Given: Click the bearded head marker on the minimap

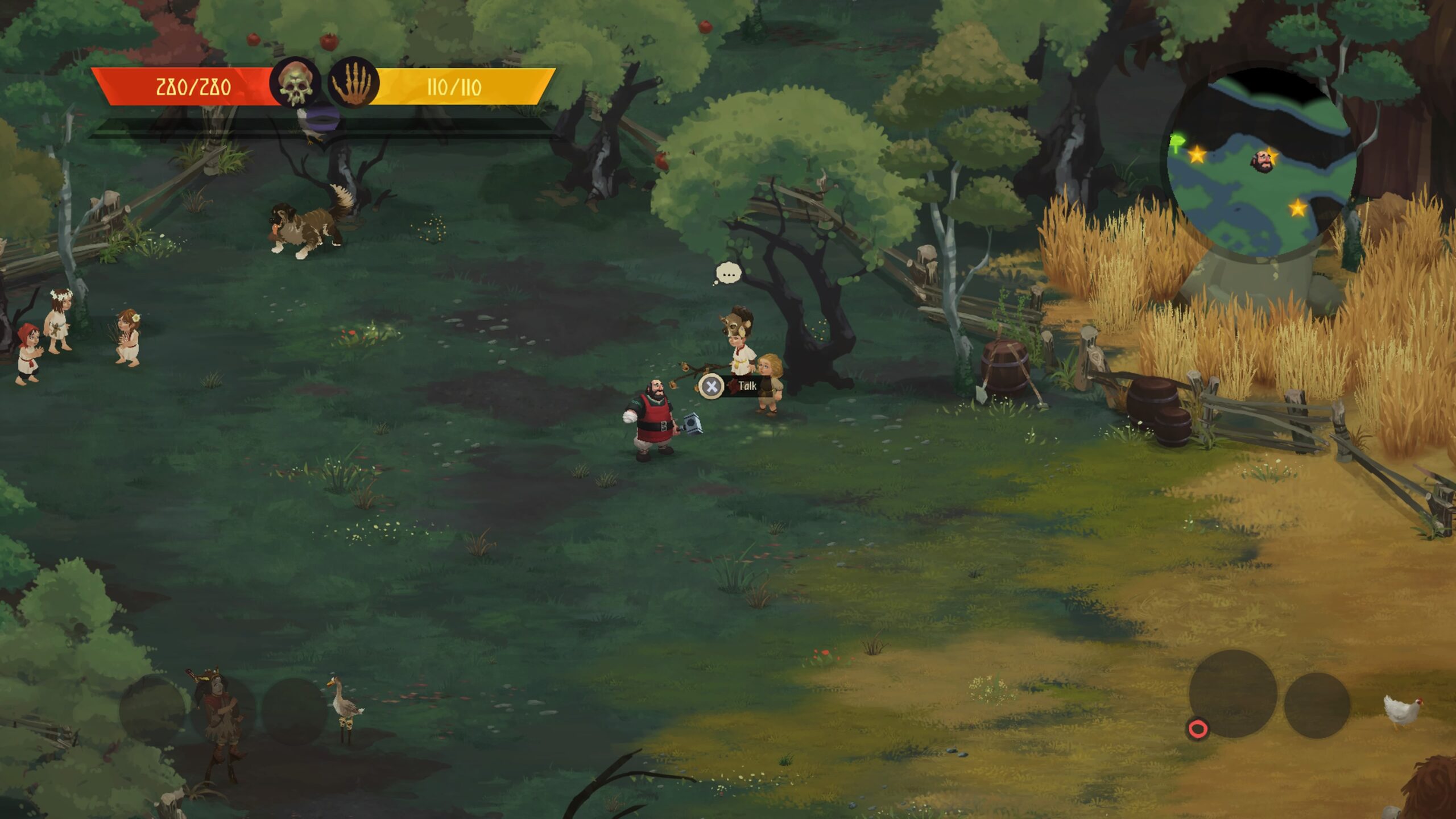Looking at the screenshot, I should tap(1261, 161).
